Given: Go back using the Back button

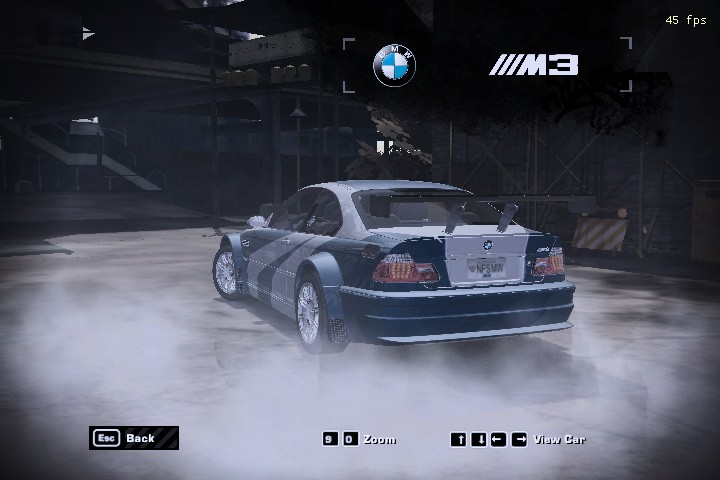Looking at the screenshot, I should pyautogui.click(x=133, y=438).
